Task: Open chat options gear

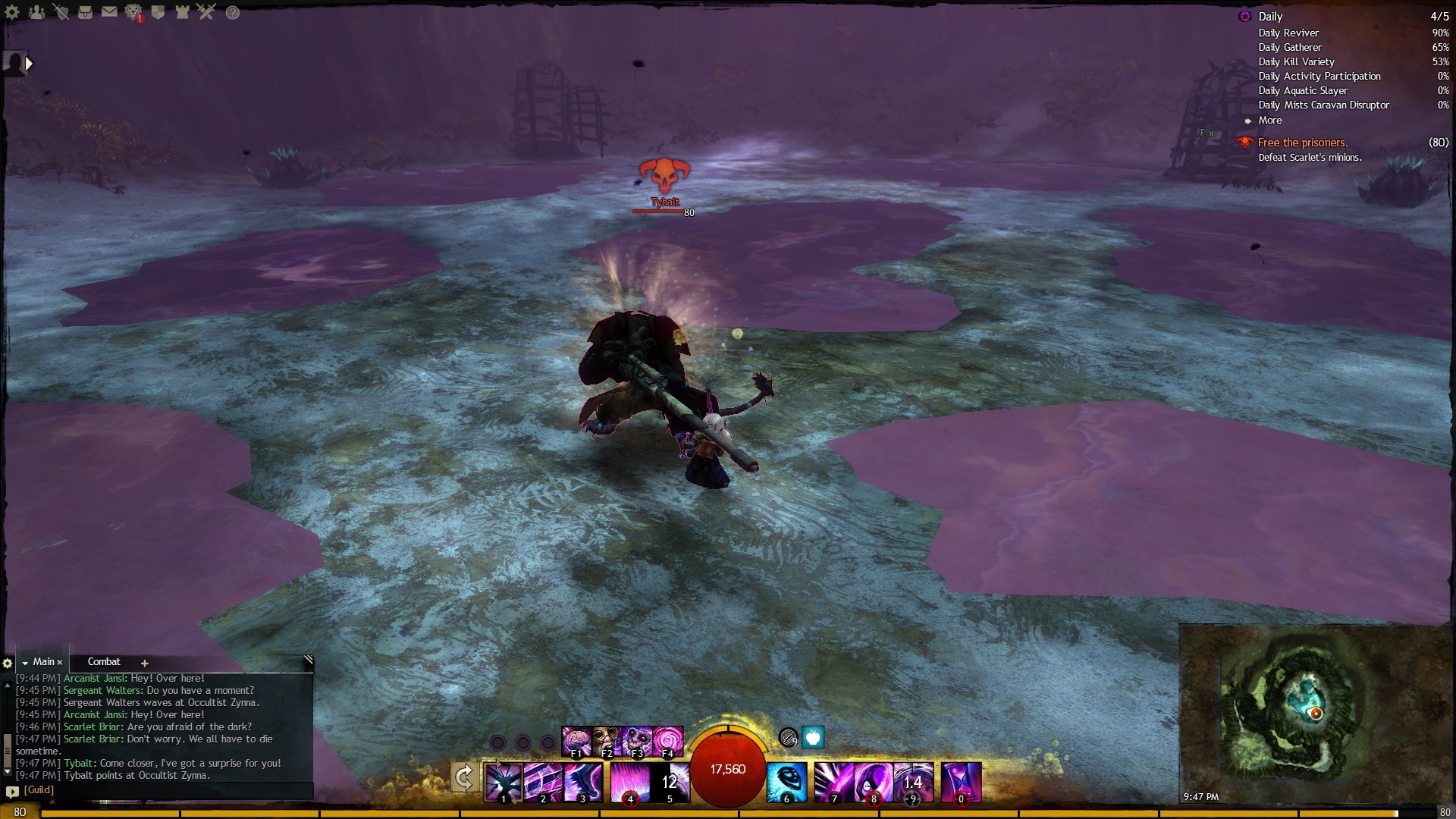Action: (x=8, y=663)
